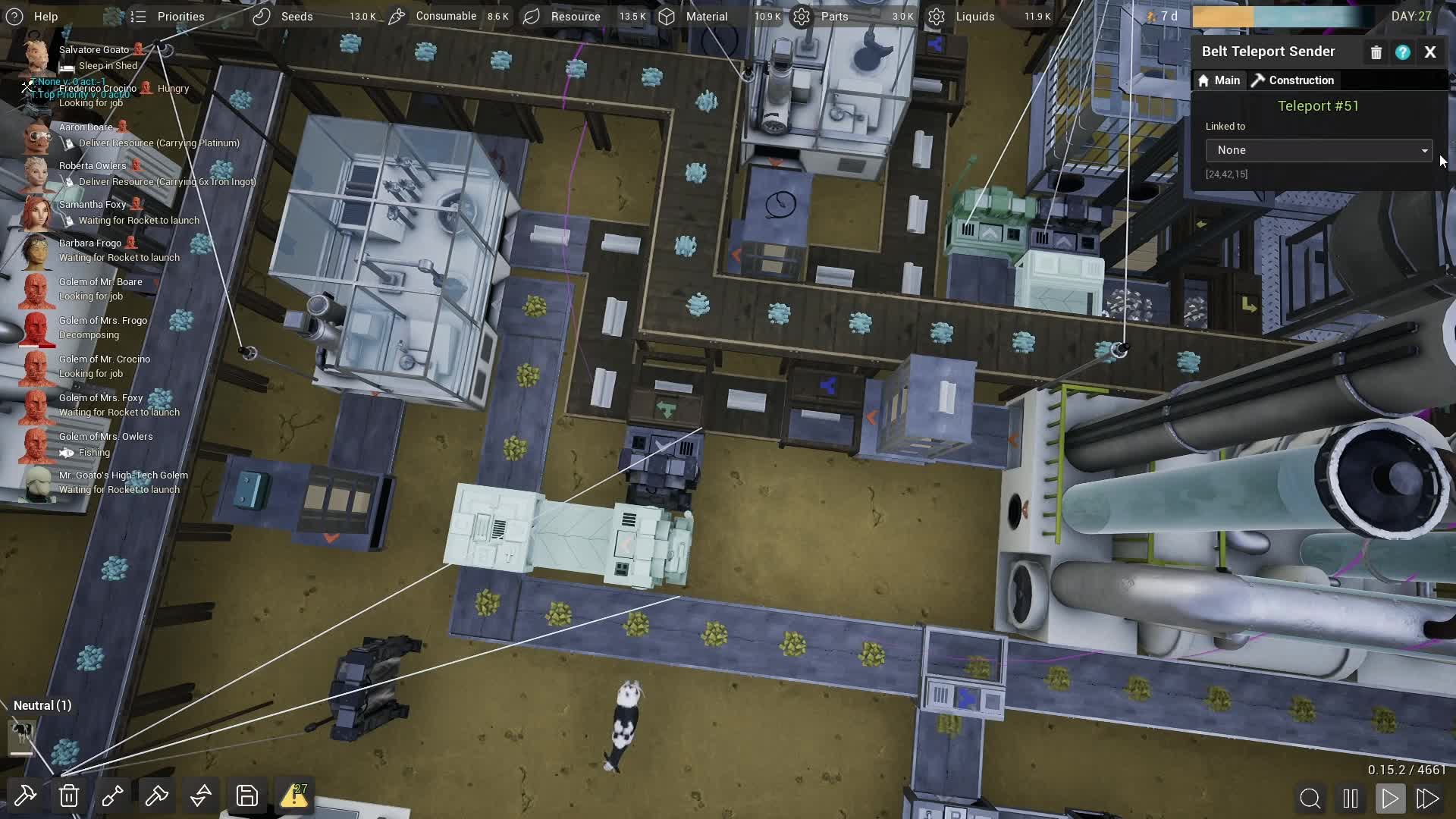1456x819 pixels.
Task: Pause the game simulation
Action: [x=1349, y=798]
